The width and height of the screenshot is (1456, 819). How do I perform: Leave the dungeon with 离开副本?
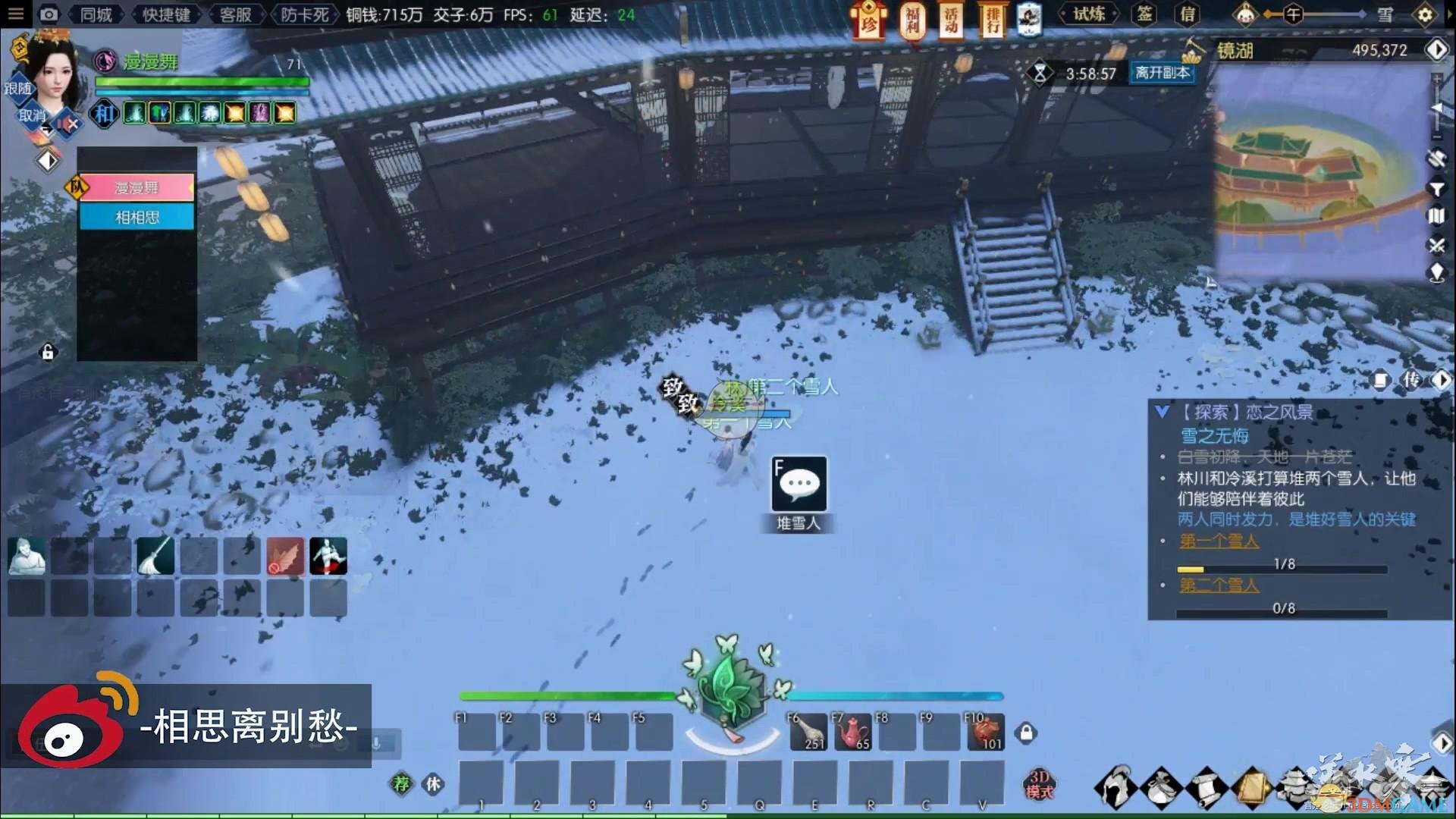[x=1162, y=73]
